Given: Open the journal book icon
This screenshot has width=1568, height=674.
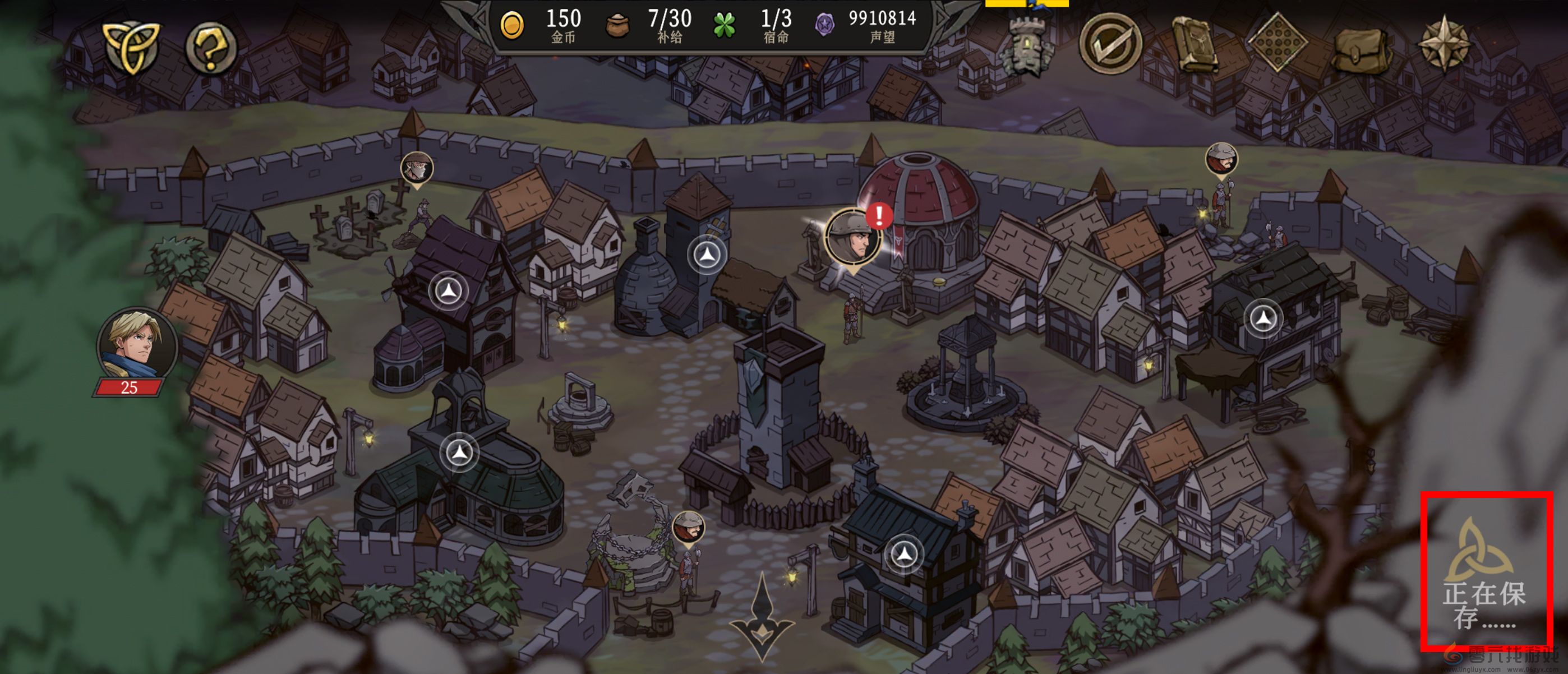Looking at the screenshot, I should click(x=1193, y=44).
